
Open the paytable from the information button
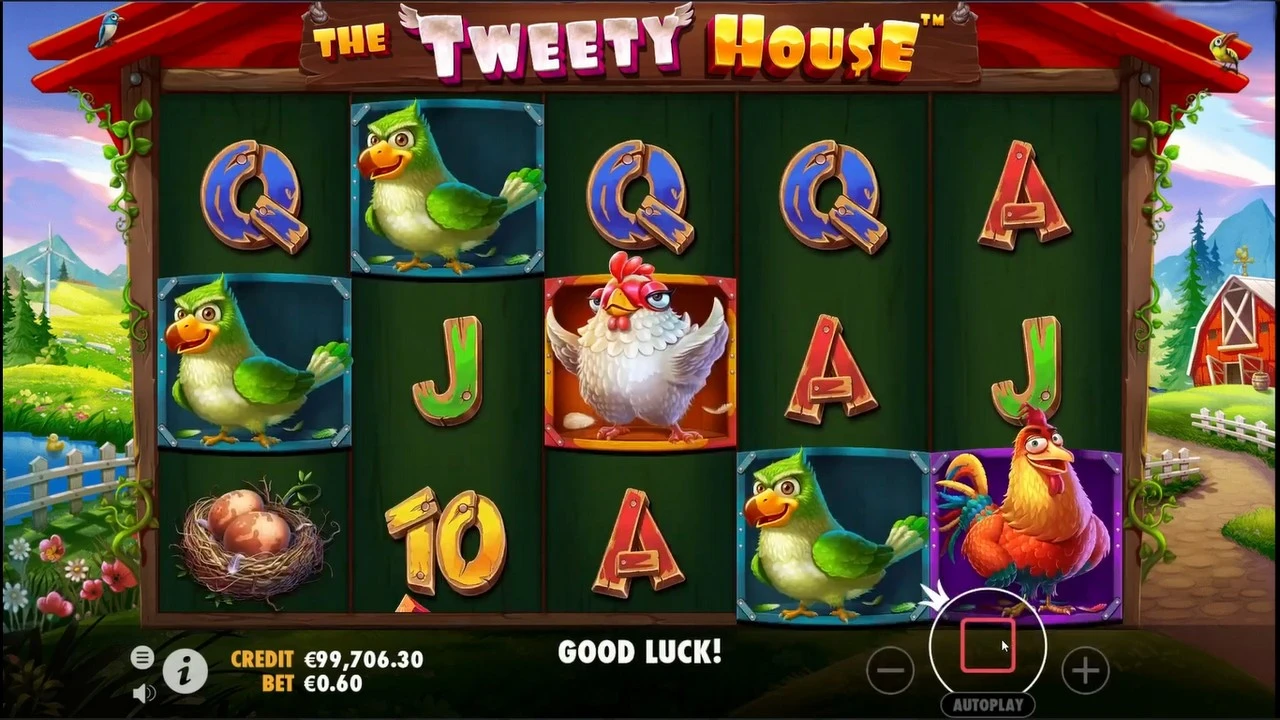click(x=184, y=672)
